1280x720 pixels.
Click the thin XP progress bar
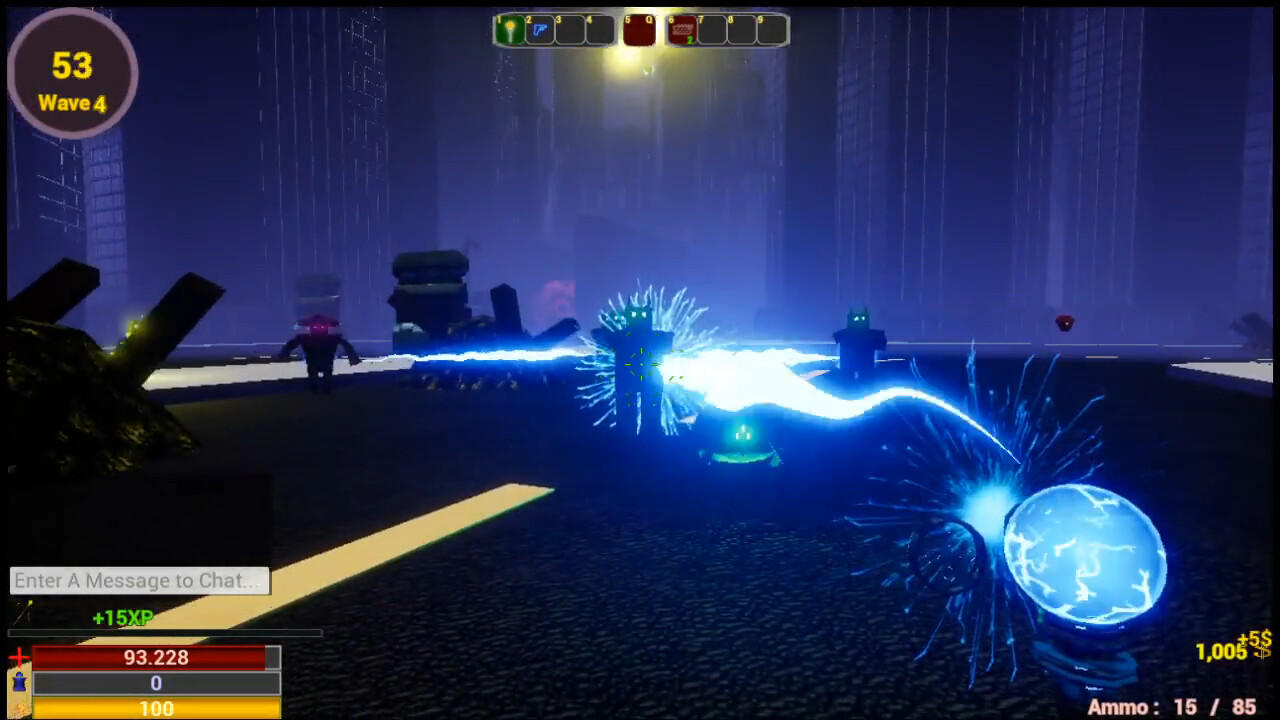(160, 633)
